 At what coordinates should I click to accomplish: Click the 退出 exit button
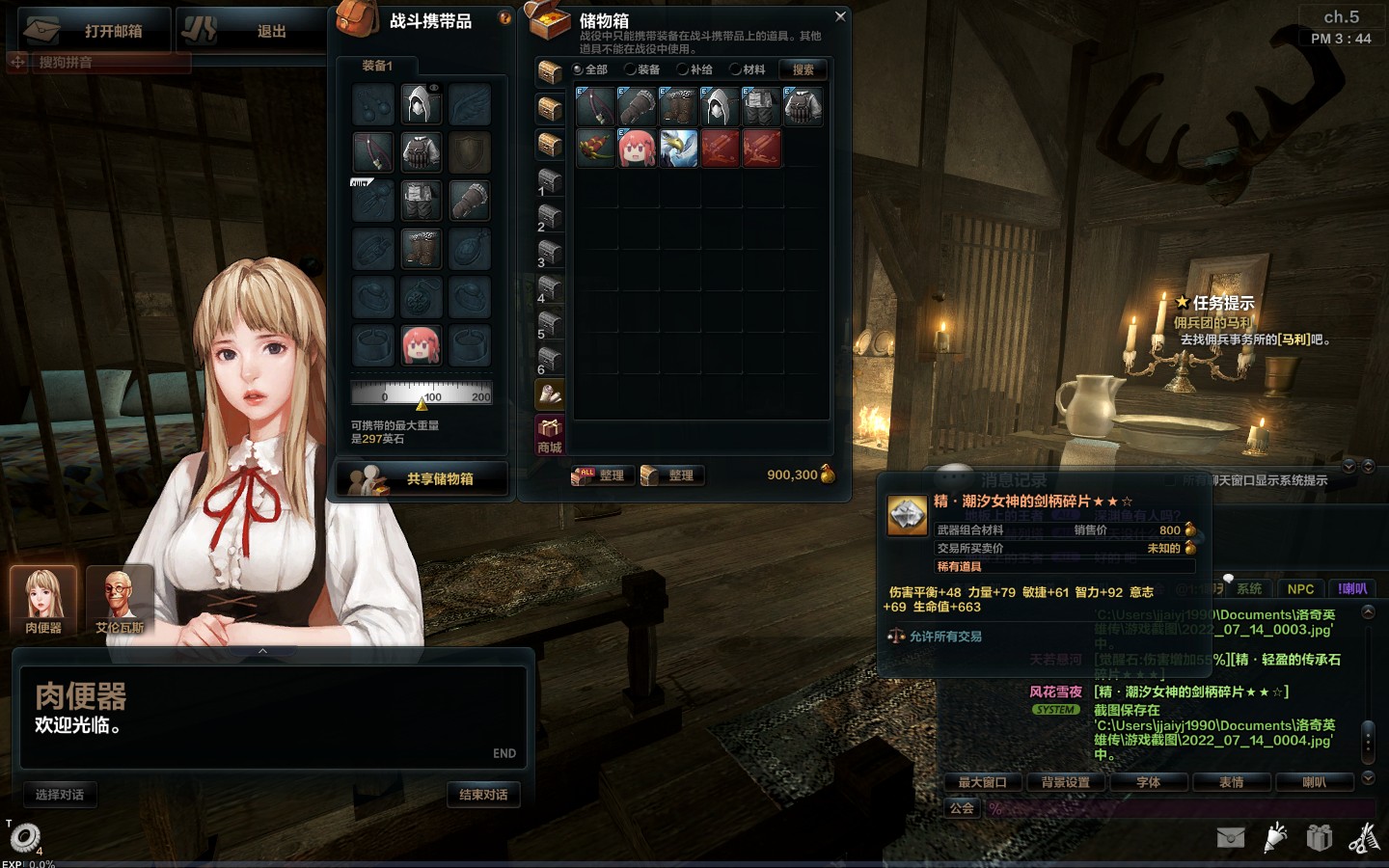[253, 31]
